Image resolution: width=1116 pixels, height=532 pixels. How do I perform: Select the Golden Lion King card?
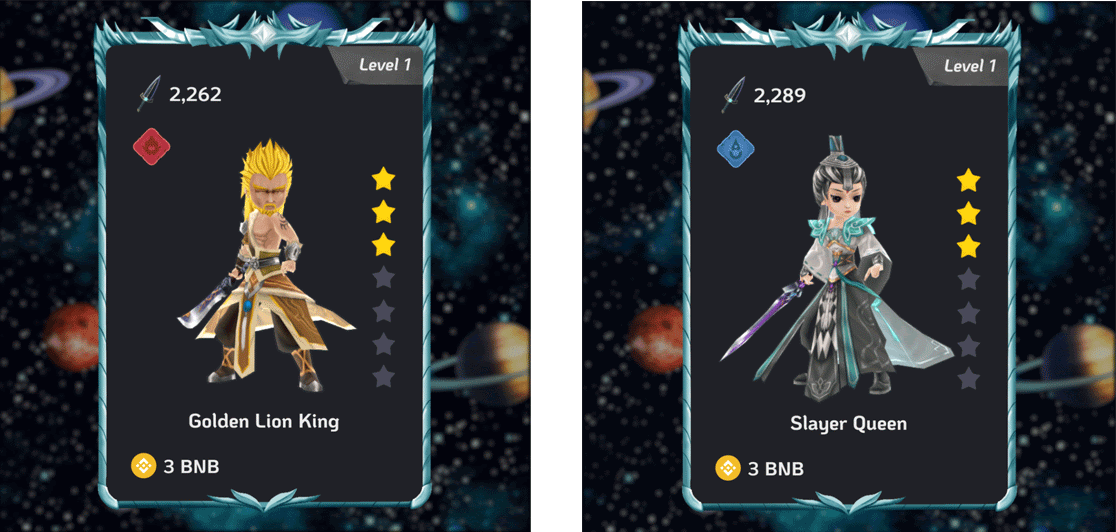tap(265, 270)
